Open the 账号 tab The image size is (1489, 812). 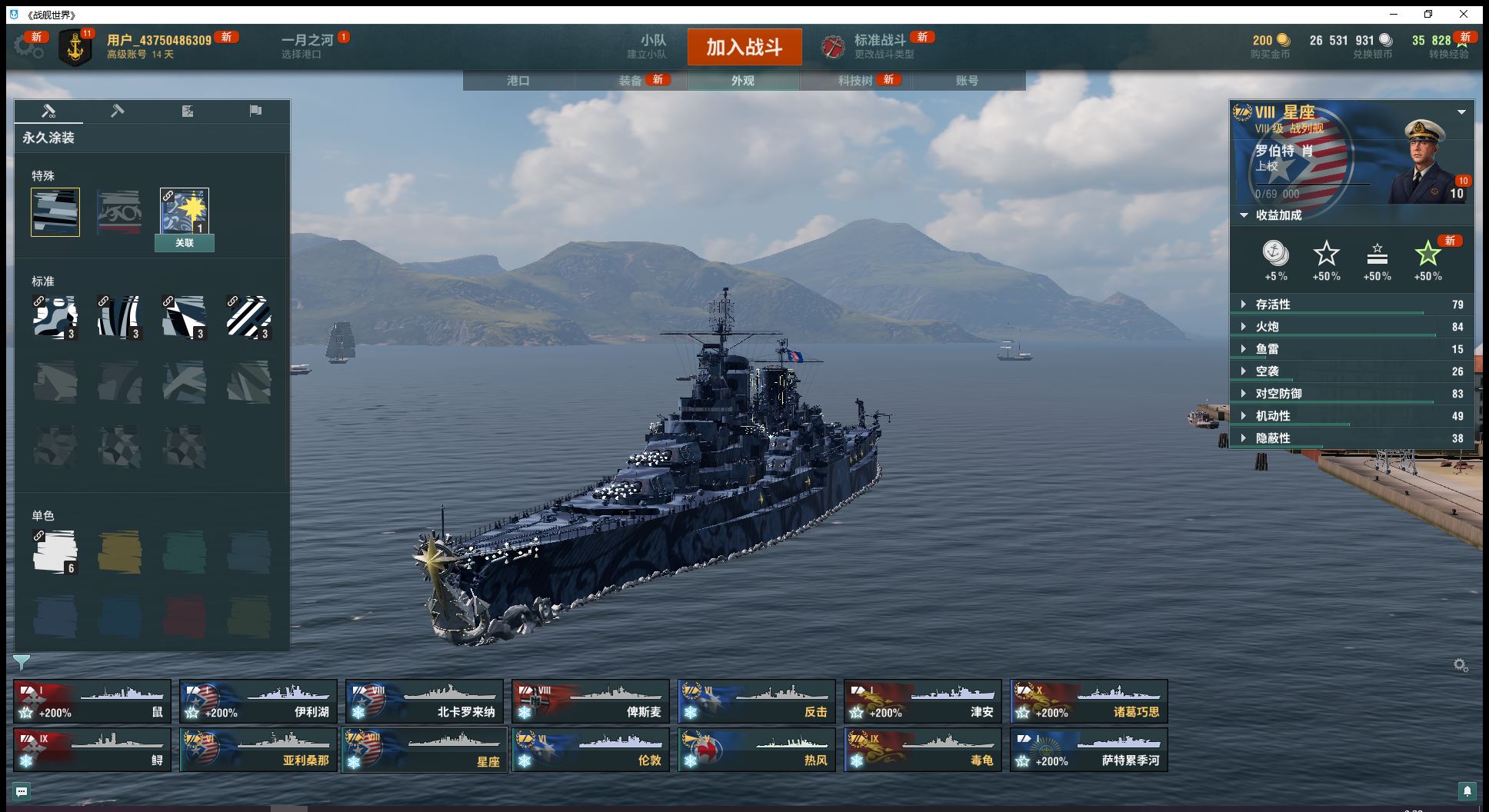(x=968, y=81)
